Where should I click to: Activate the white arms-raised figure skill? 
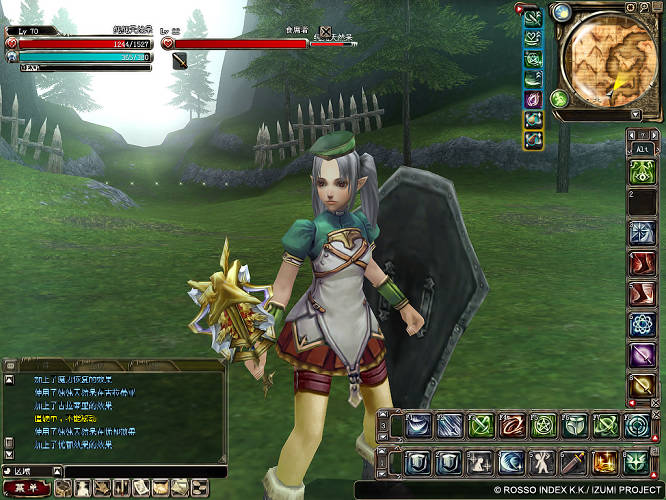(x=543, y=462)
